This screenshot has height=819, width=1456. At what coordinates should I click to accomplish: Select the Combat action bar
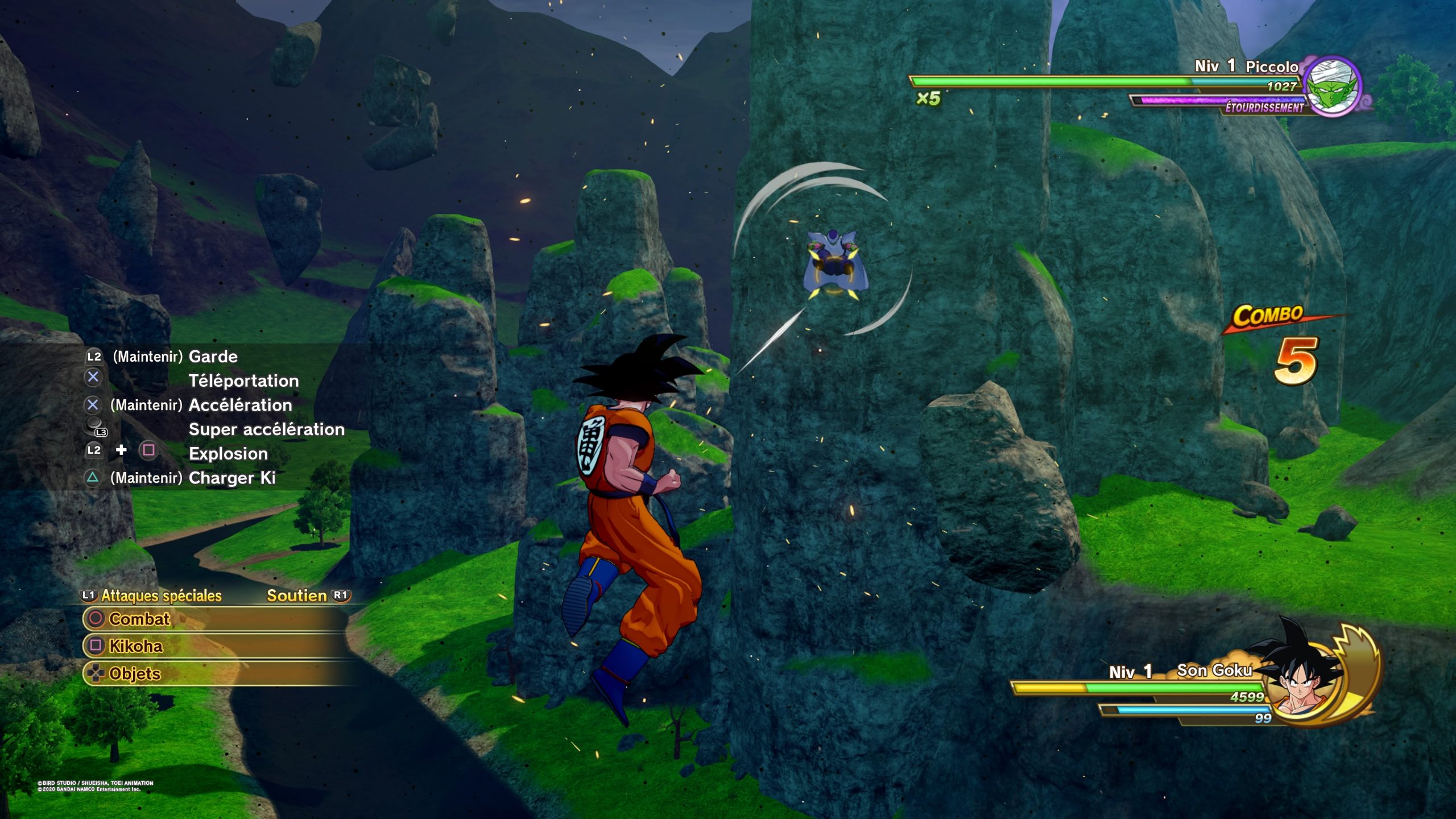click(x=216, y=619)
